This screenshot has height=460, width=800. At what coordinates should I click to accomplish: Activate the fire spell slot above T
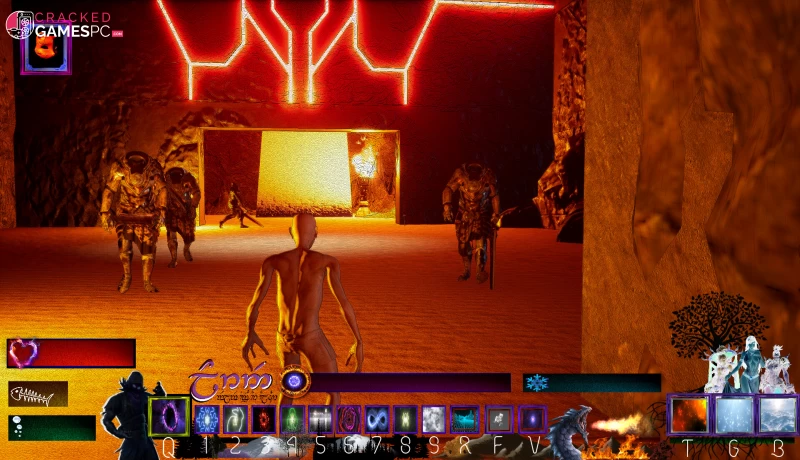tap(690, 414)
